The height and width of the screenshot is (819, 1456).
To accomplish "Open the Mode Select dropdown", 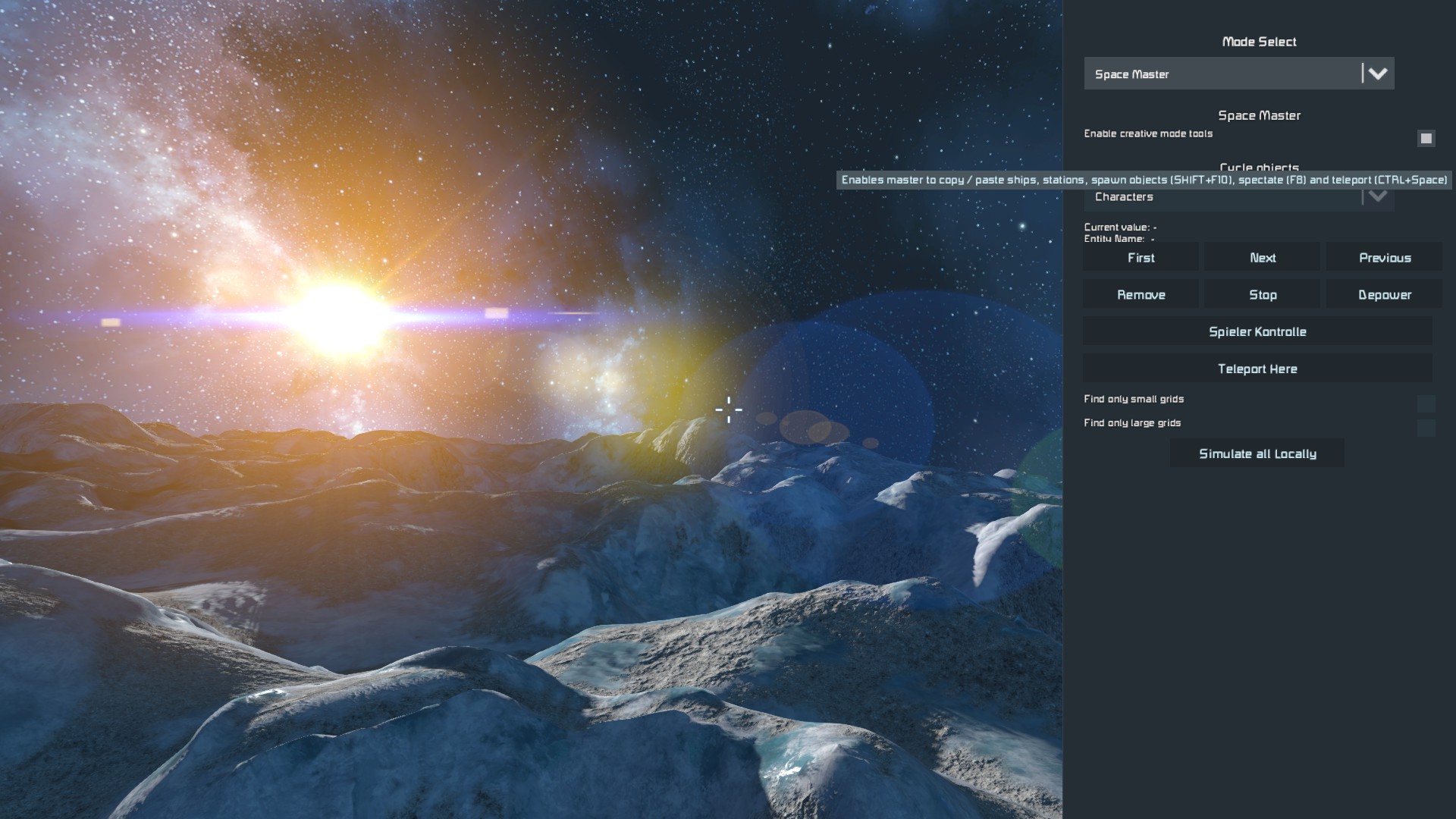I will [1238, 74].
